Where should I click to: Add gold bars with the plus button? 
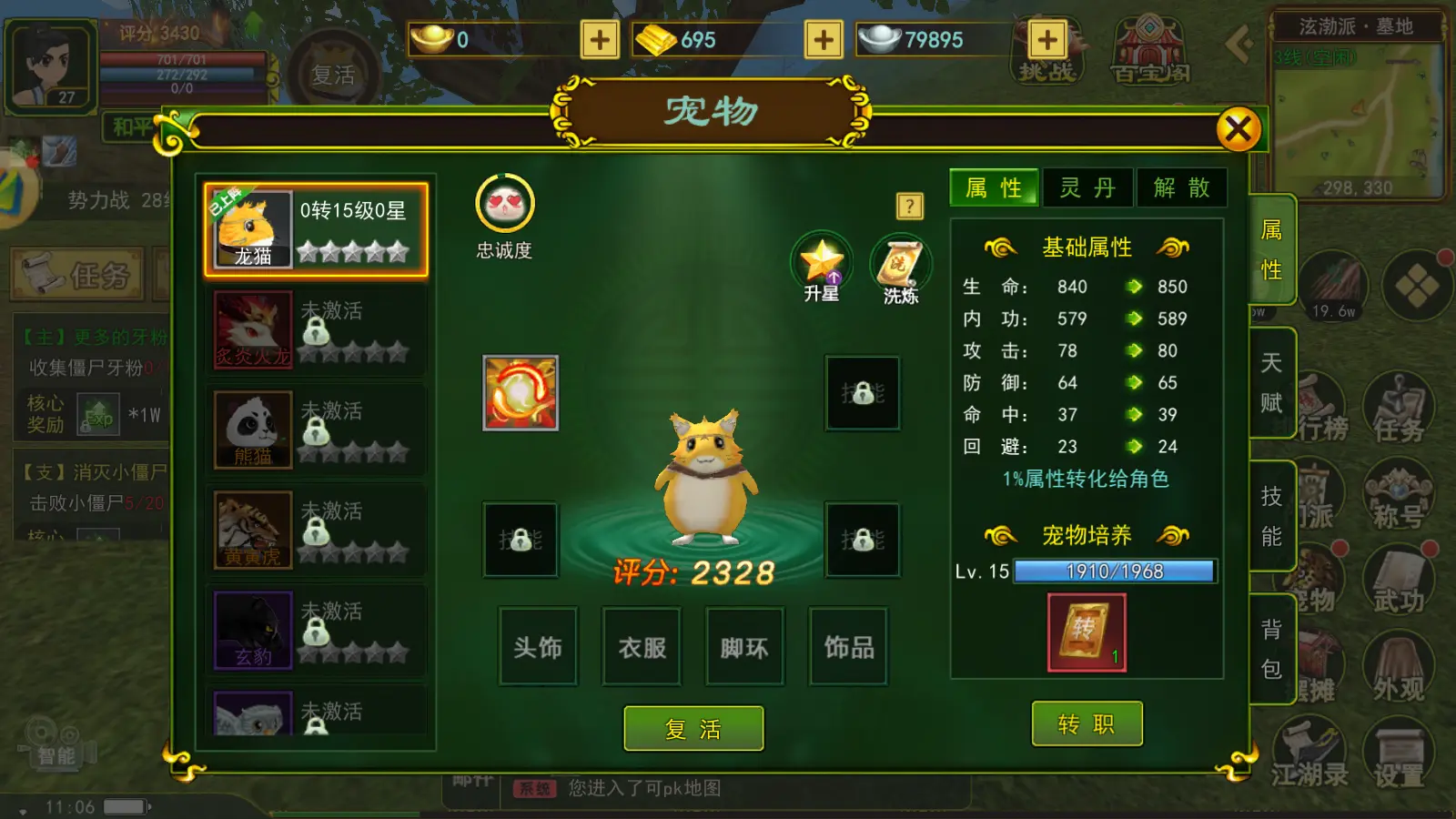click(824, 40)
